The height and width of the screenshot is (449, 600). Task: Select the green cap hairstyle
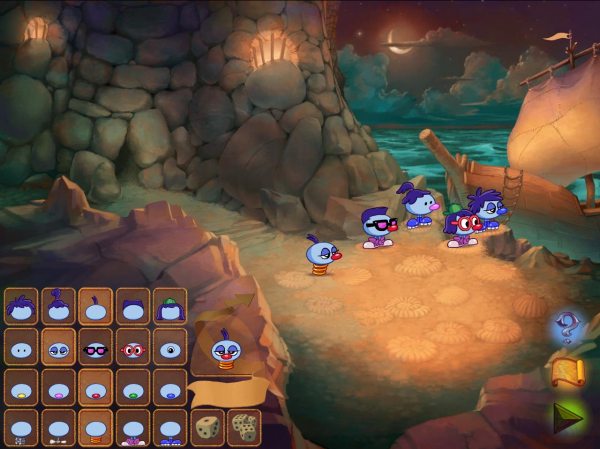pos(170,306)
